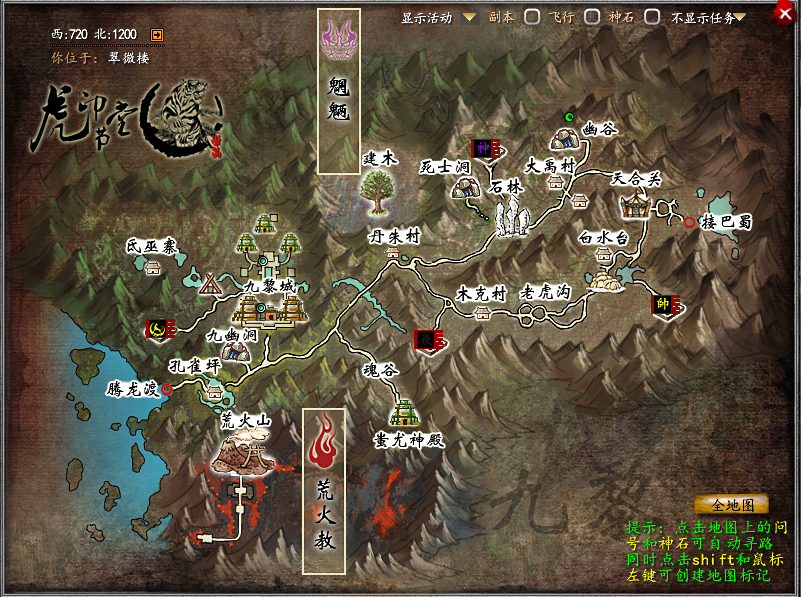The height and width of the screenshot is (597, 801).
Task: Click the orange arrow button beside coordinates
Action: tap(157, 35)
